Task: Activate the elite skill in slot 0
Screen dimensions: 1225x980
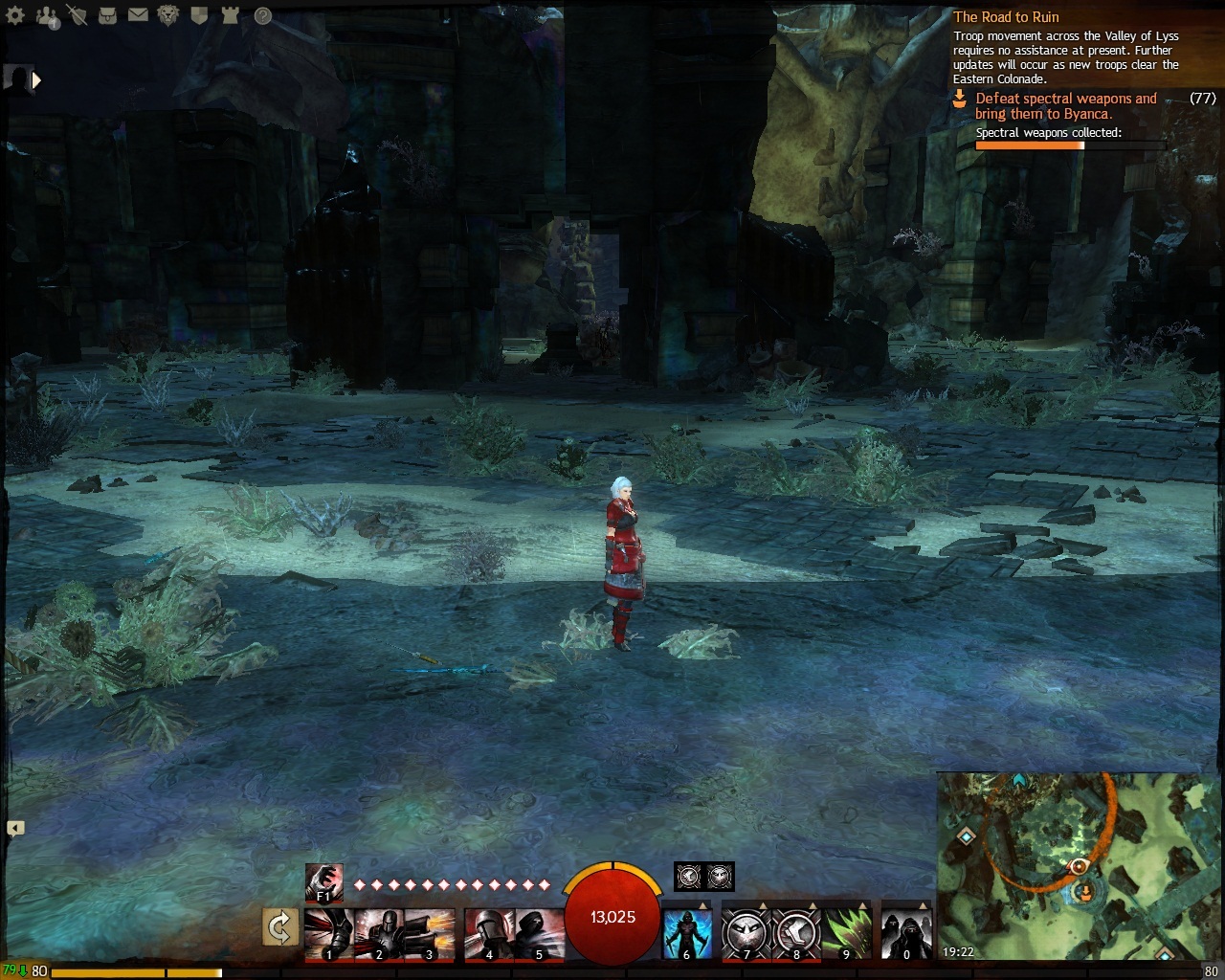Action: pyautogui.click(x=905, y=930)
